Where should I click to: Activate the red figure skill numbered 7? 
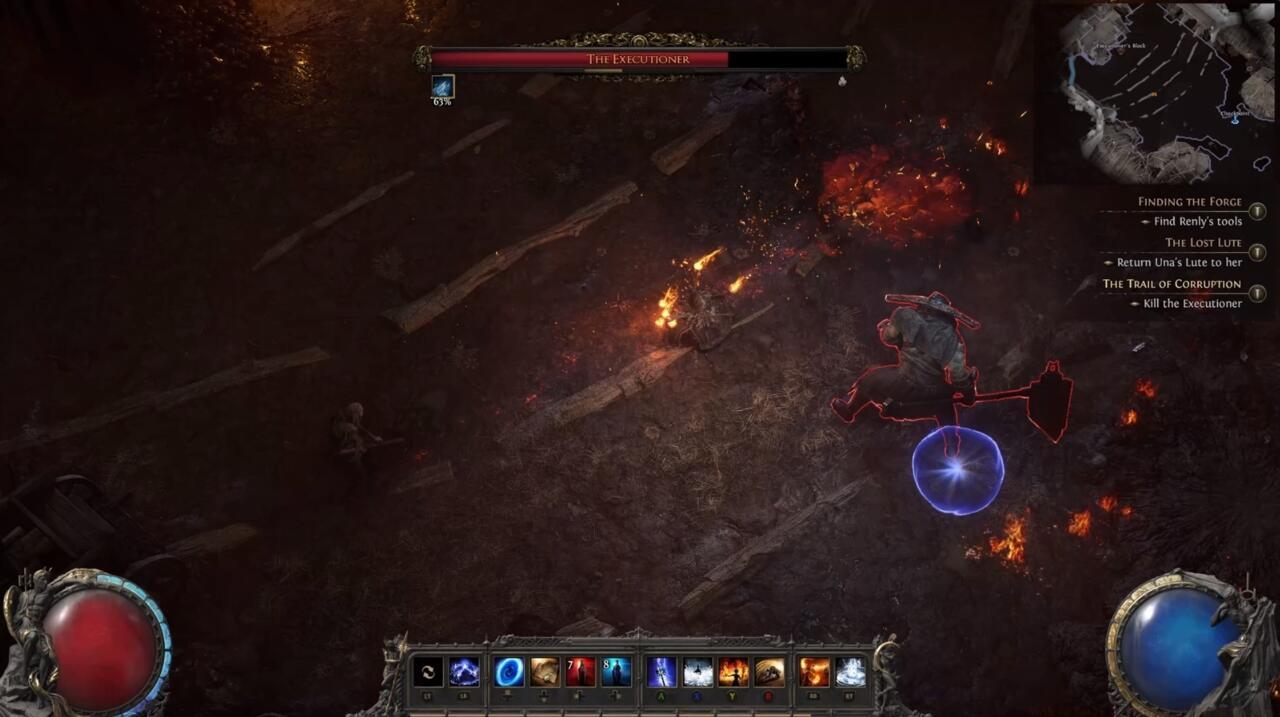[581, 671]
